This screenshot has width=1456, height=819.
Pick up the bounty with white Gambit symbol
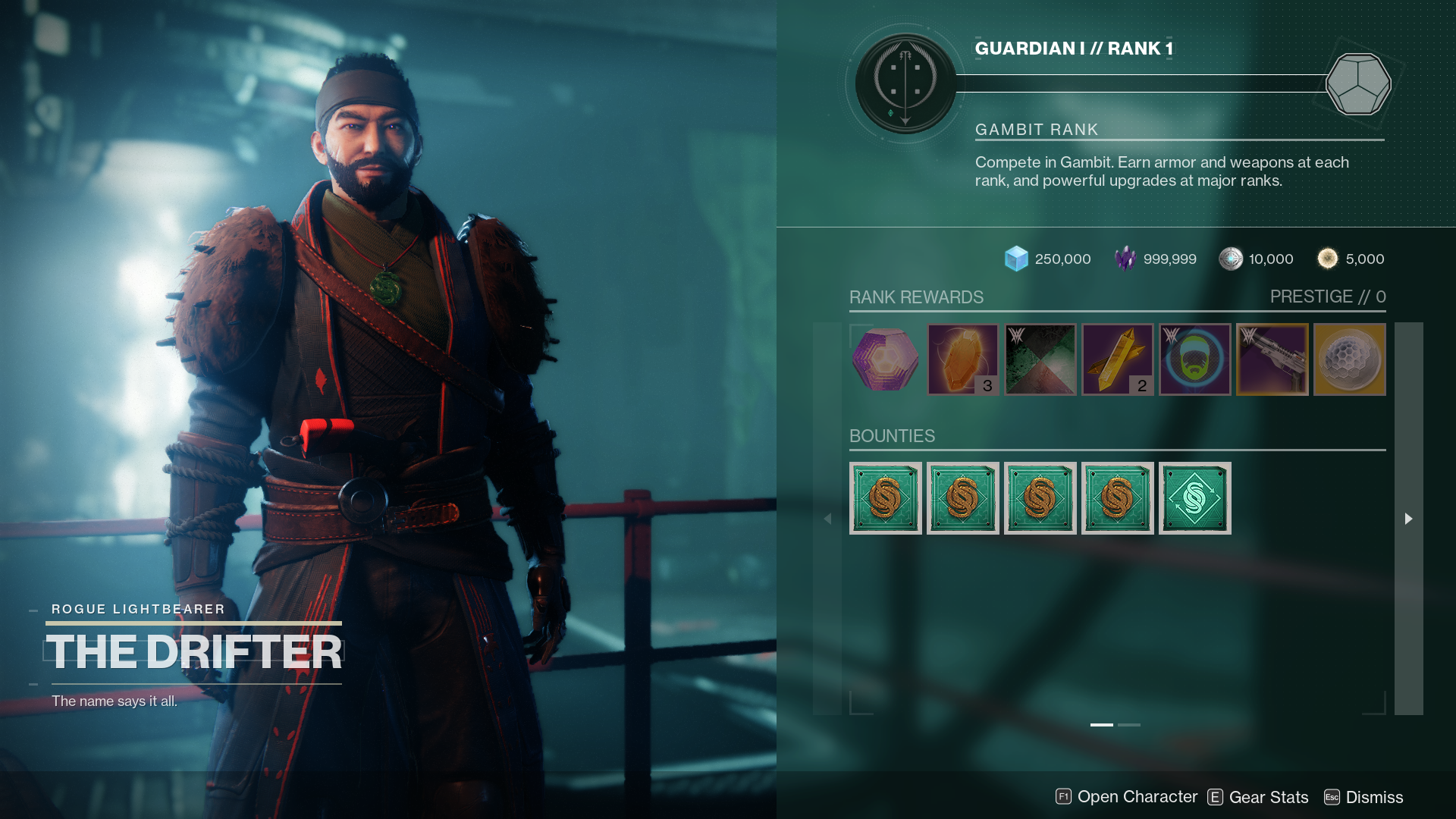(x=1194, y=498)
